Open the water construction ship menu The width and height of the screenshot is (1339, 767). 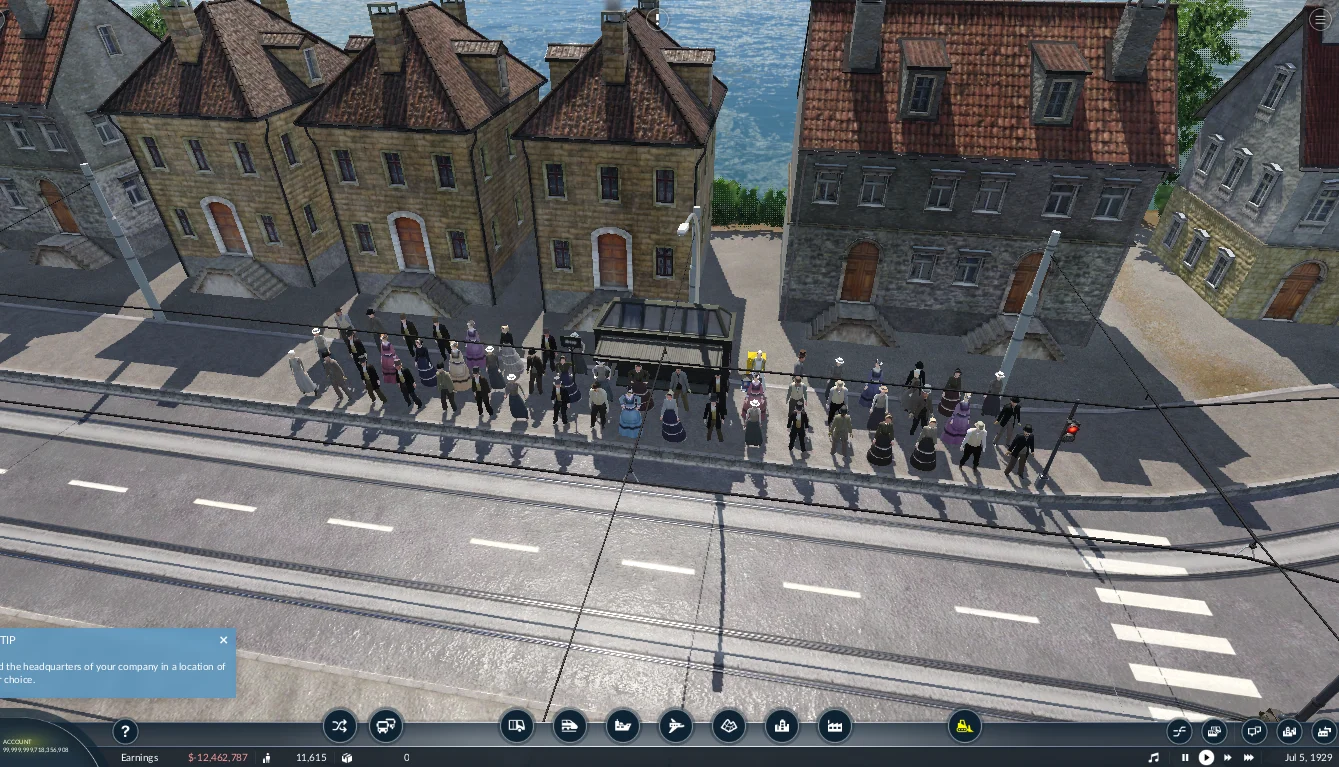(622, 726)
